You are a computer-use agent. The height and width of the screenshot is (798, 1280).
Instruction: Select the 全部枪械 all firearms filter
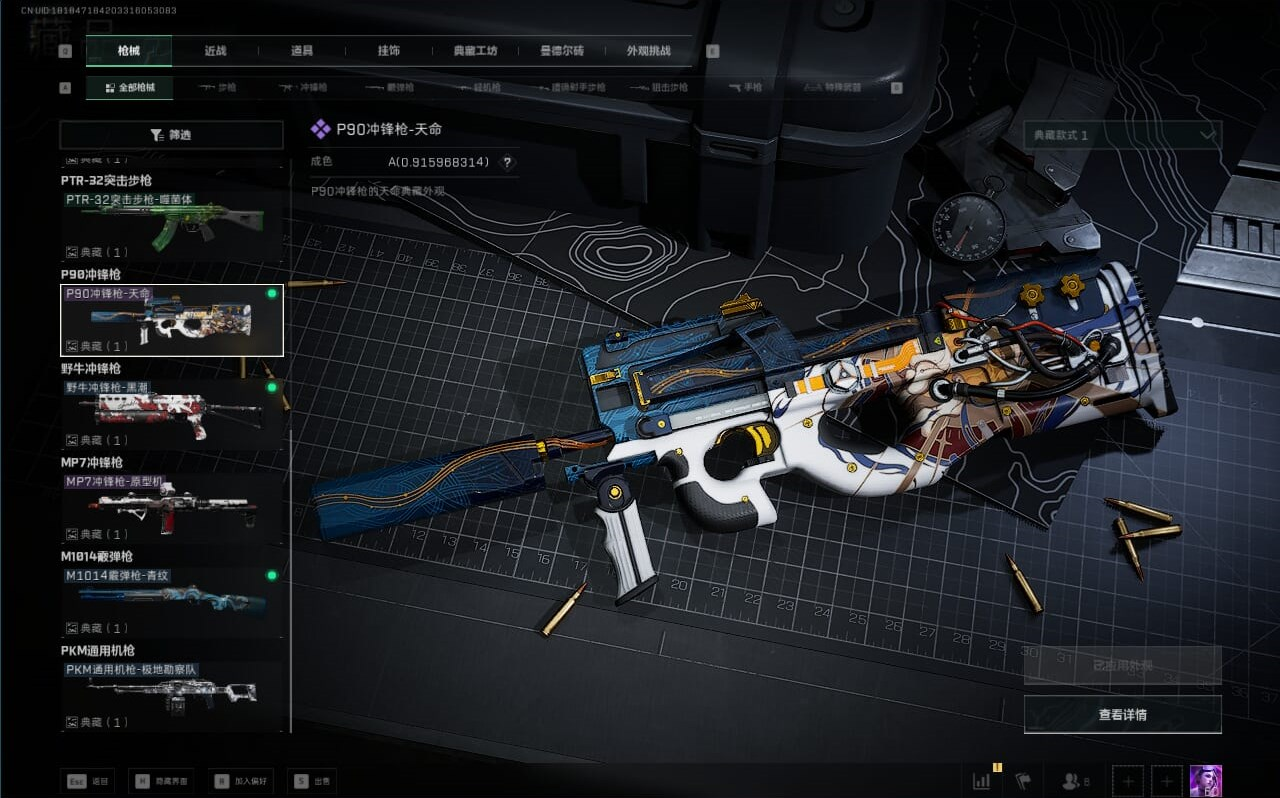tap(129, 88)
